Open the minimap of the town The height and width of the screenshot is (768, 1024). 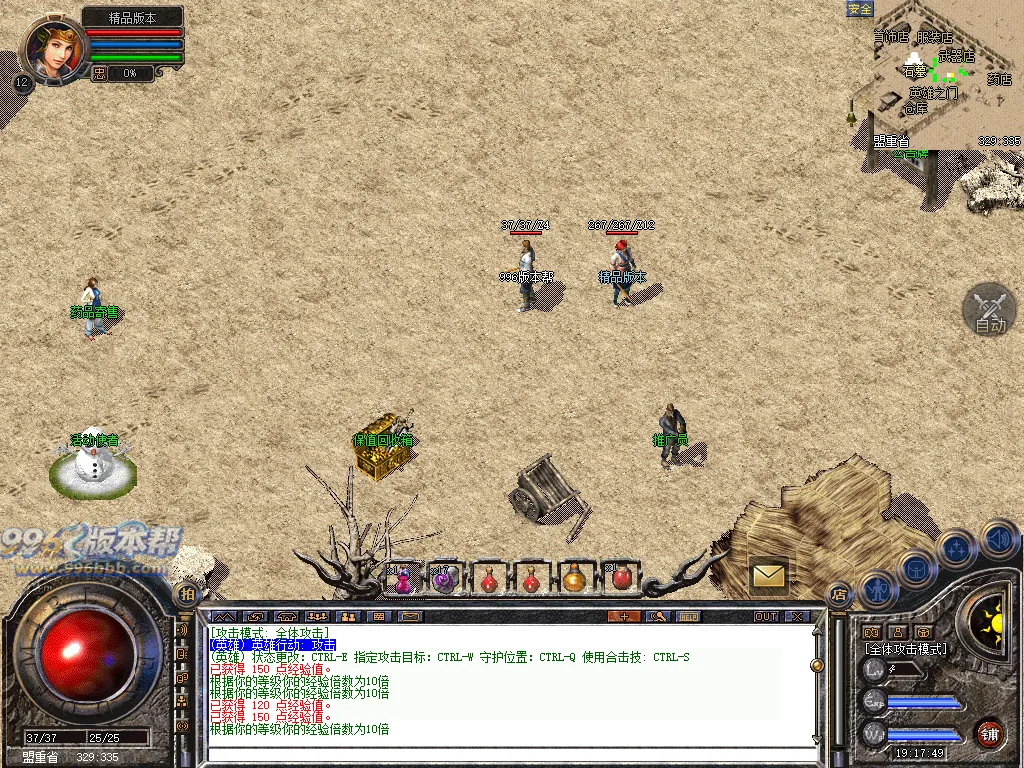tap(935, 73)
